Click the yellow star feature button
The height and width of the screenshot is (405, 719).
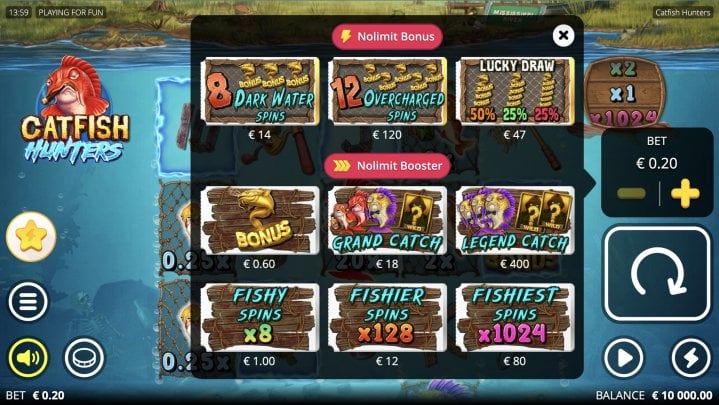[x=31, y=237]
